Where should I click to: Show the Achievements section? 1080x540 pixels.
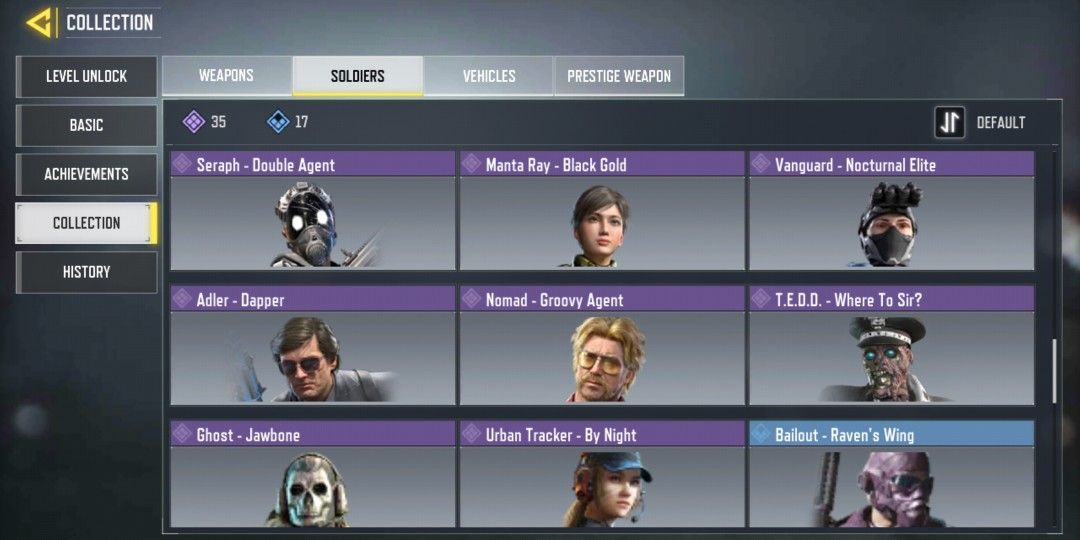pos(86,174)
